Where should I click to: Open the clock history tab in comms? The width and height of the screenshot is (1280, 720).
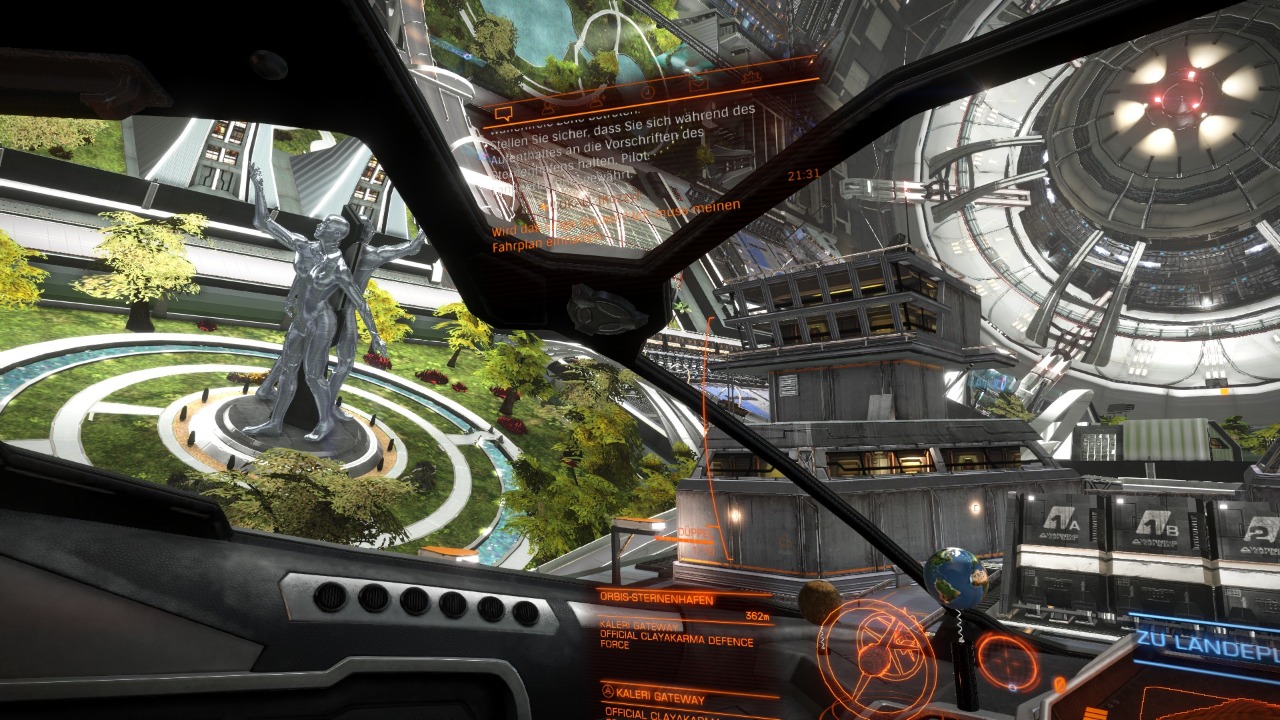click(647, 91)
